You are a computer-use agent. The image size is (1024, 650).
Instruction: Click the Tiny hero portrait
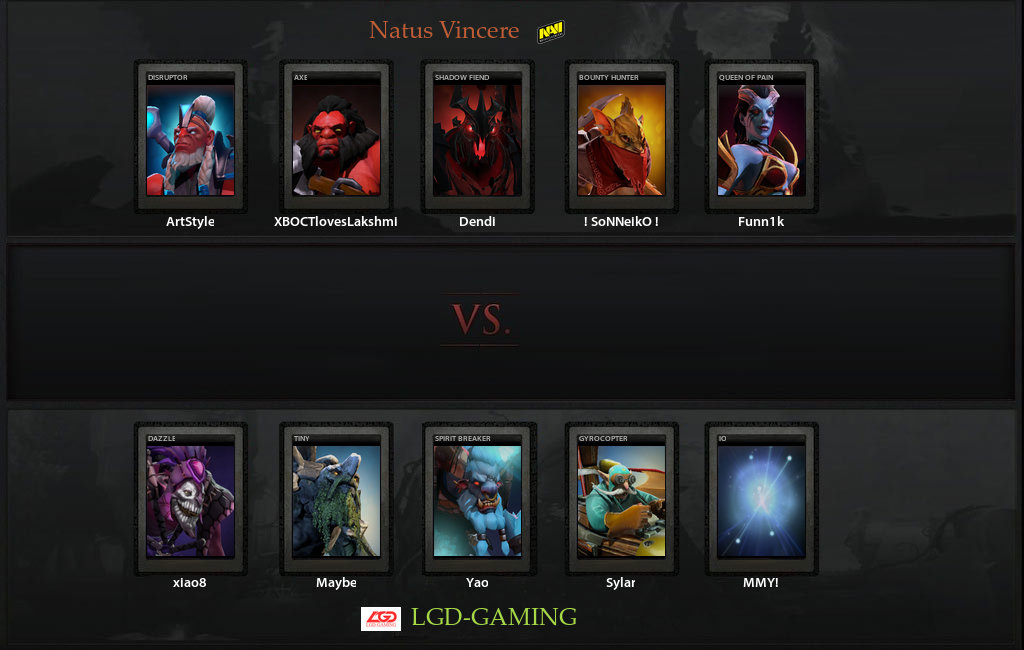pos(336,500)
